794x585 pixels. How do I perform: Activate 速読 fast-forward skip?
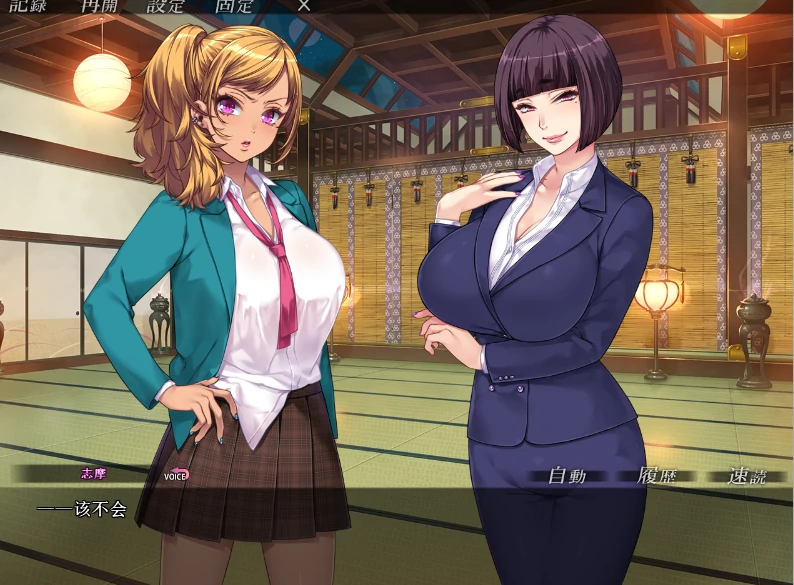point(745,476)
